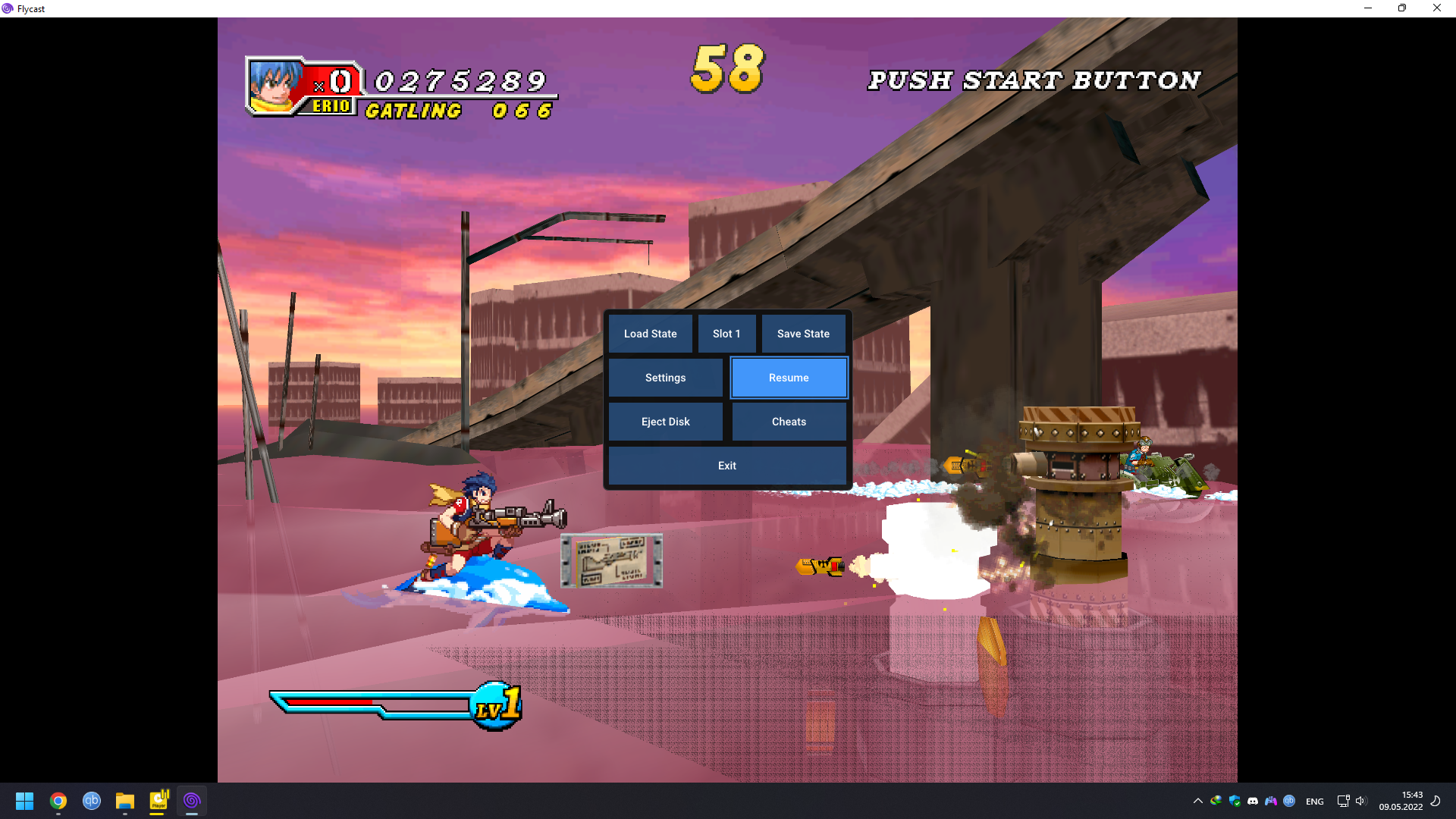This screenshot has width=1456, height=819.
Task: Open Google Chrome from the taskbar
Action: 58,801
